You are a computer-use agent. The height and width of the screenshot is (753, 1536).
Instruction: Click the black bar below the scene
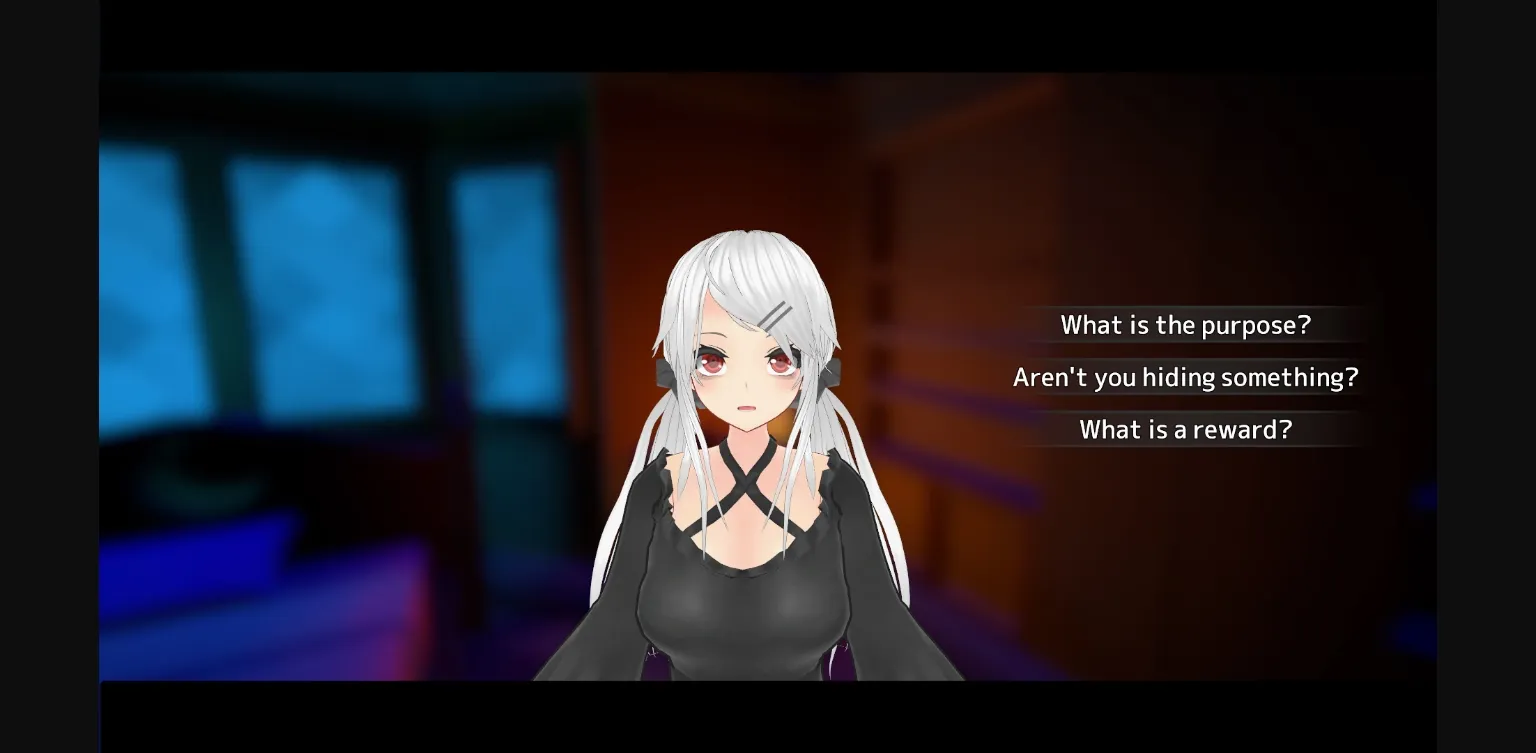pyautogui.click(x=760, y=720)
